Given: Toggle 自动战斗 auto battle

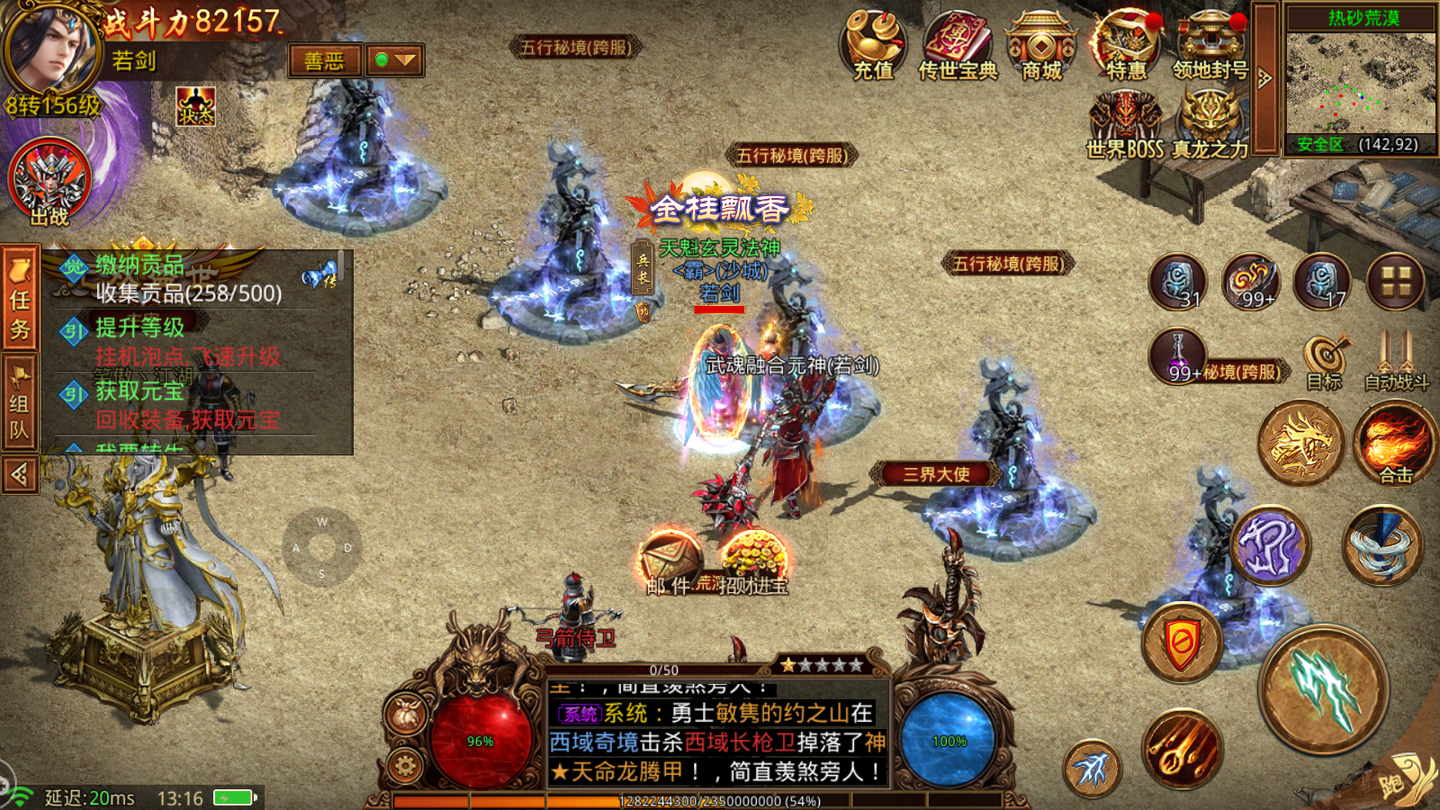Looking at the screenshot, I should pyautogui.click(x=1396, y=360).
